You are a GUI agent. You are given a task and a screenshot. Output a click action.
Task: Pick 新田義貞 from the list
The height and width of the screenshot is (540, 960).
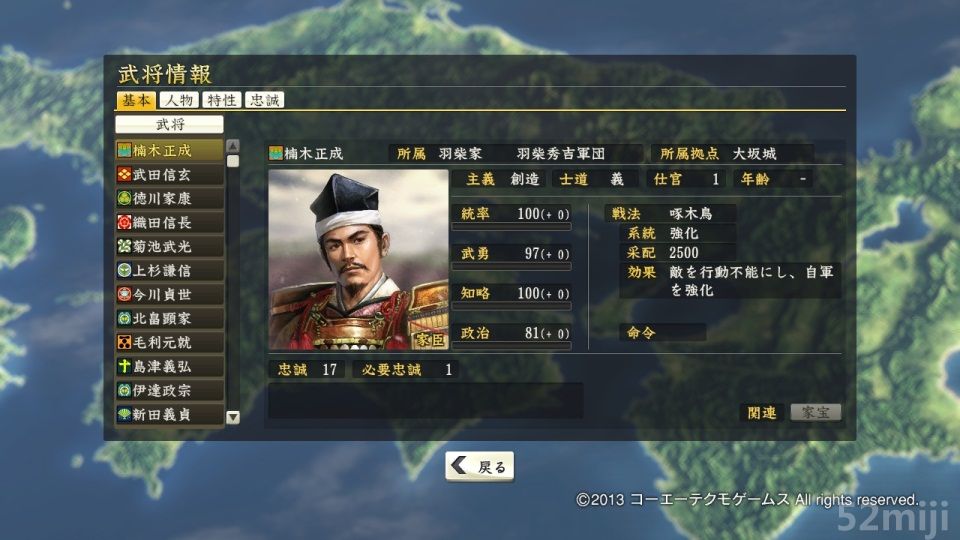click(169, 414)
